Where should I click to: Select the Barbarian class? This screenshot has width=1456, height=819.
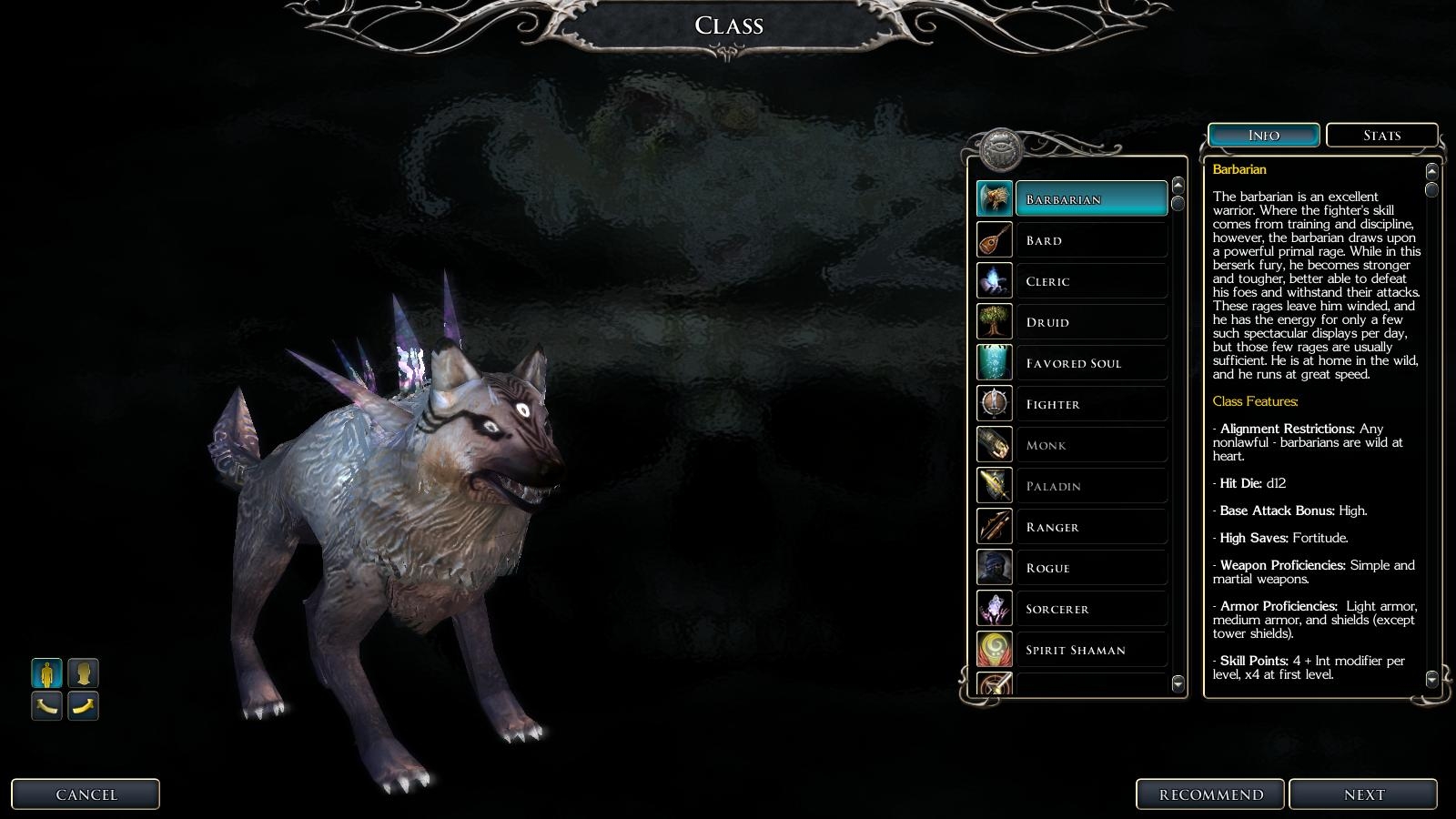tap(1090, 199)
